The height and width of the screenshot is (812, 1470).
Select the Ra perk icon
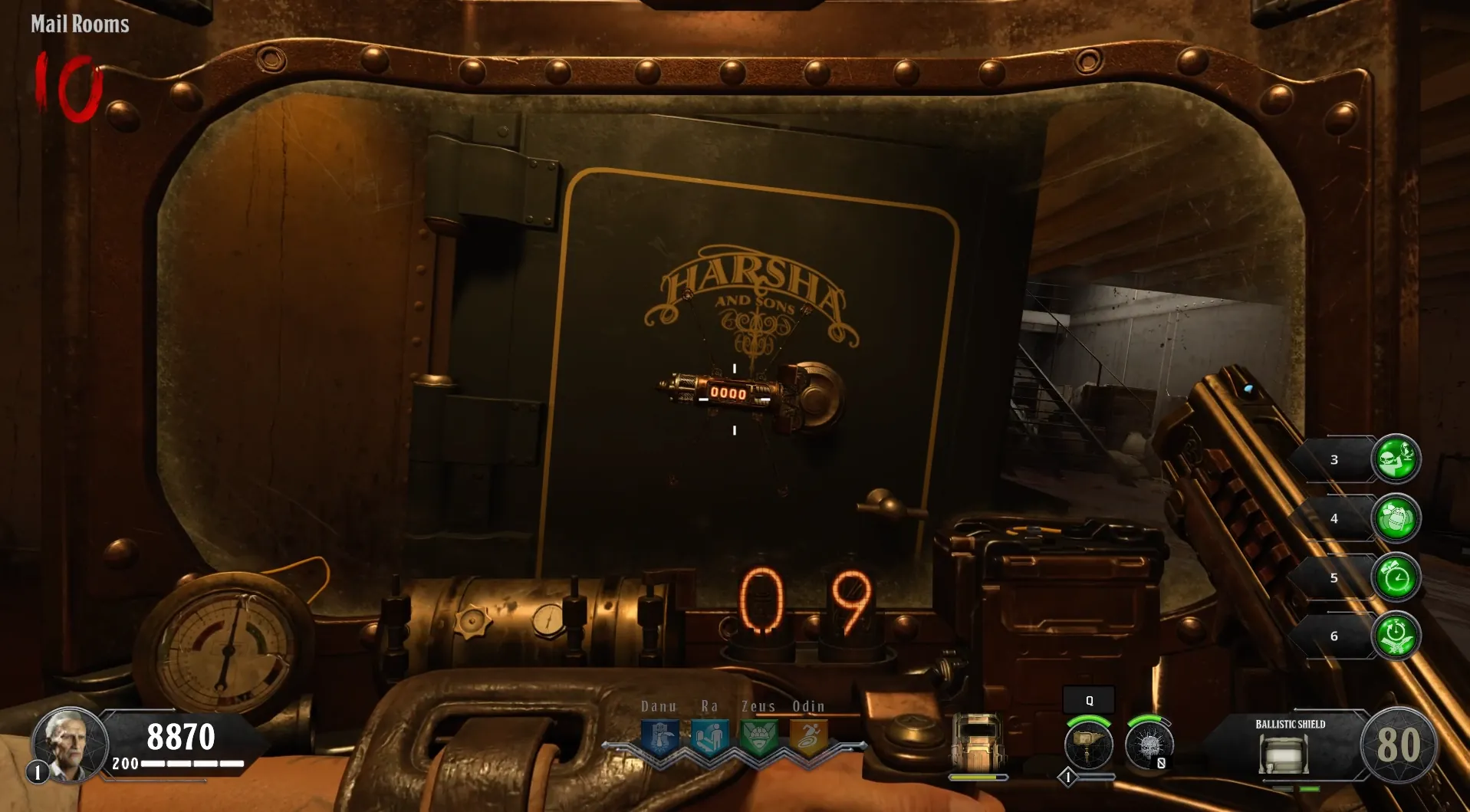pyautogui.click(x=709, y=738)
